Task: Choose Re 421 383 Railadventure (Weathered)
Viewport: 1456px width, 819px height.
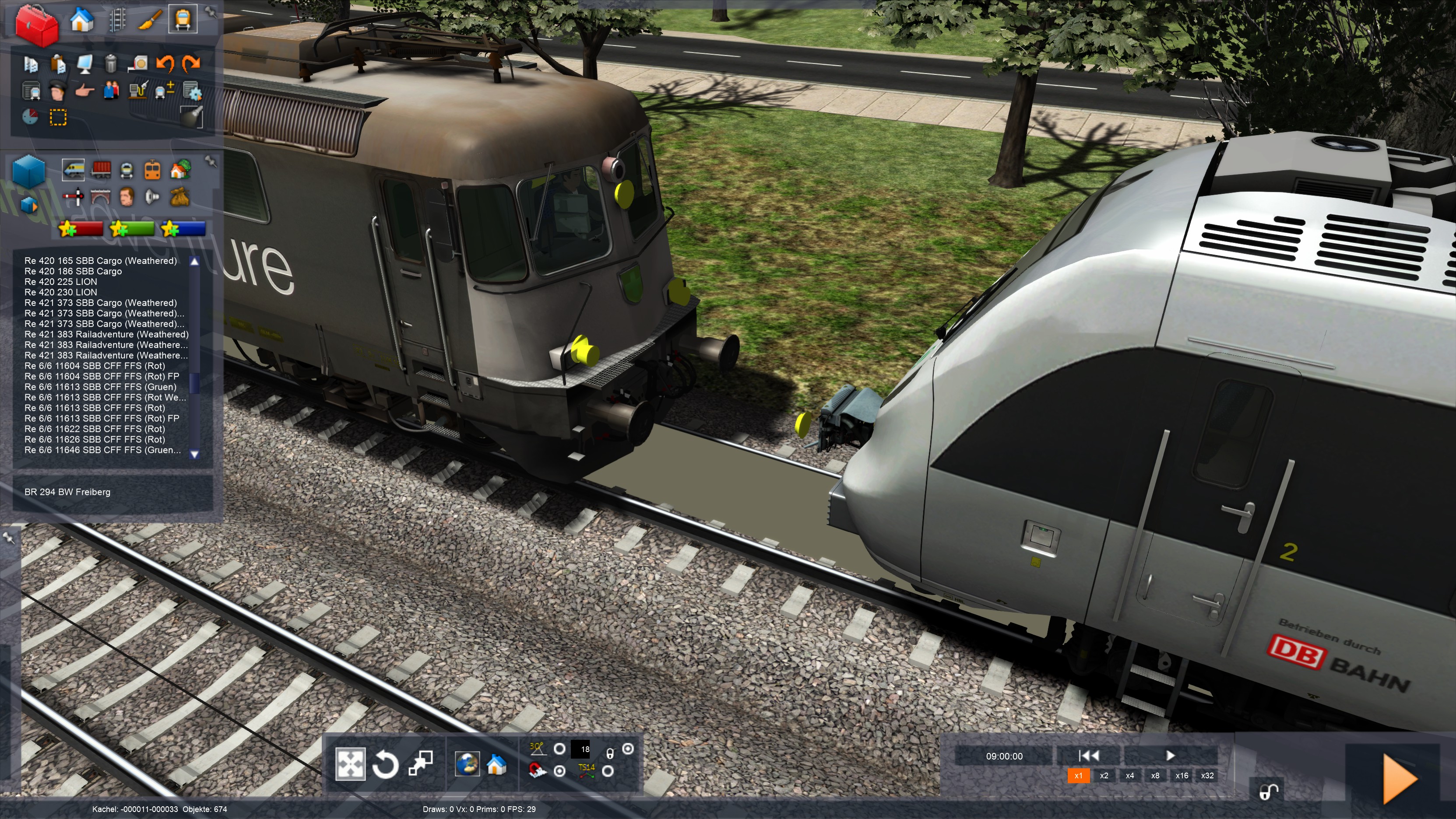Action: tap(106, 334)
